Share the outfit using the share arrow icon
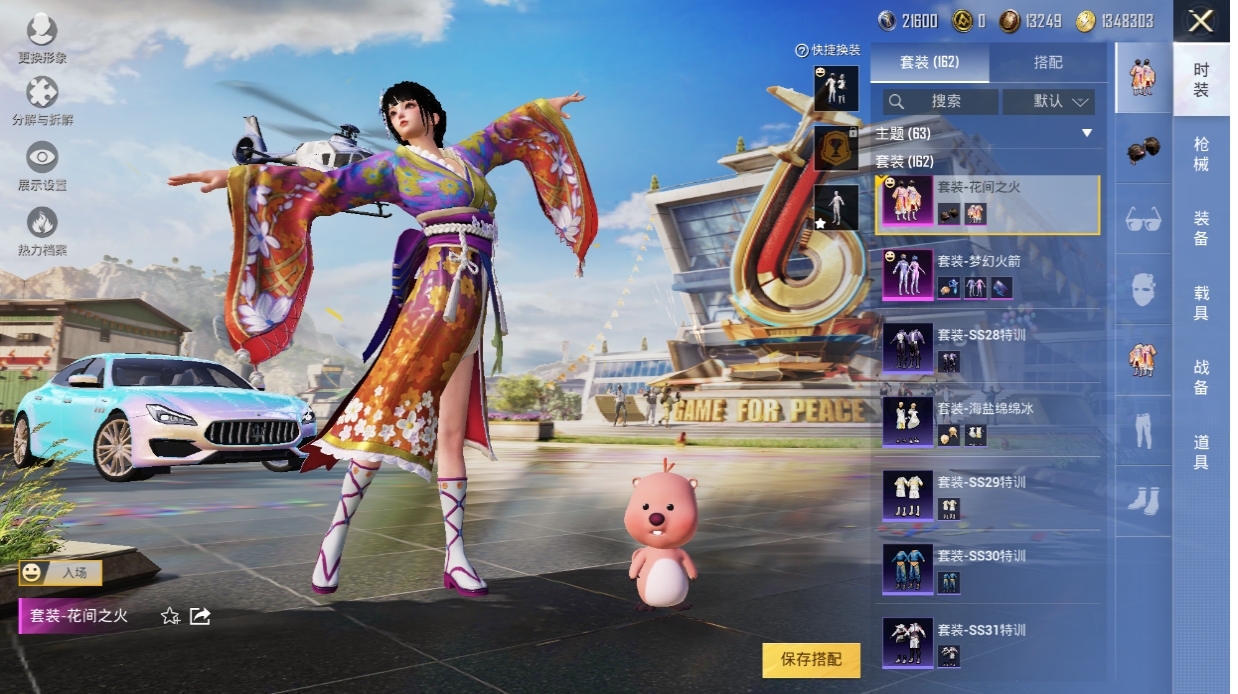 (200, 616)
